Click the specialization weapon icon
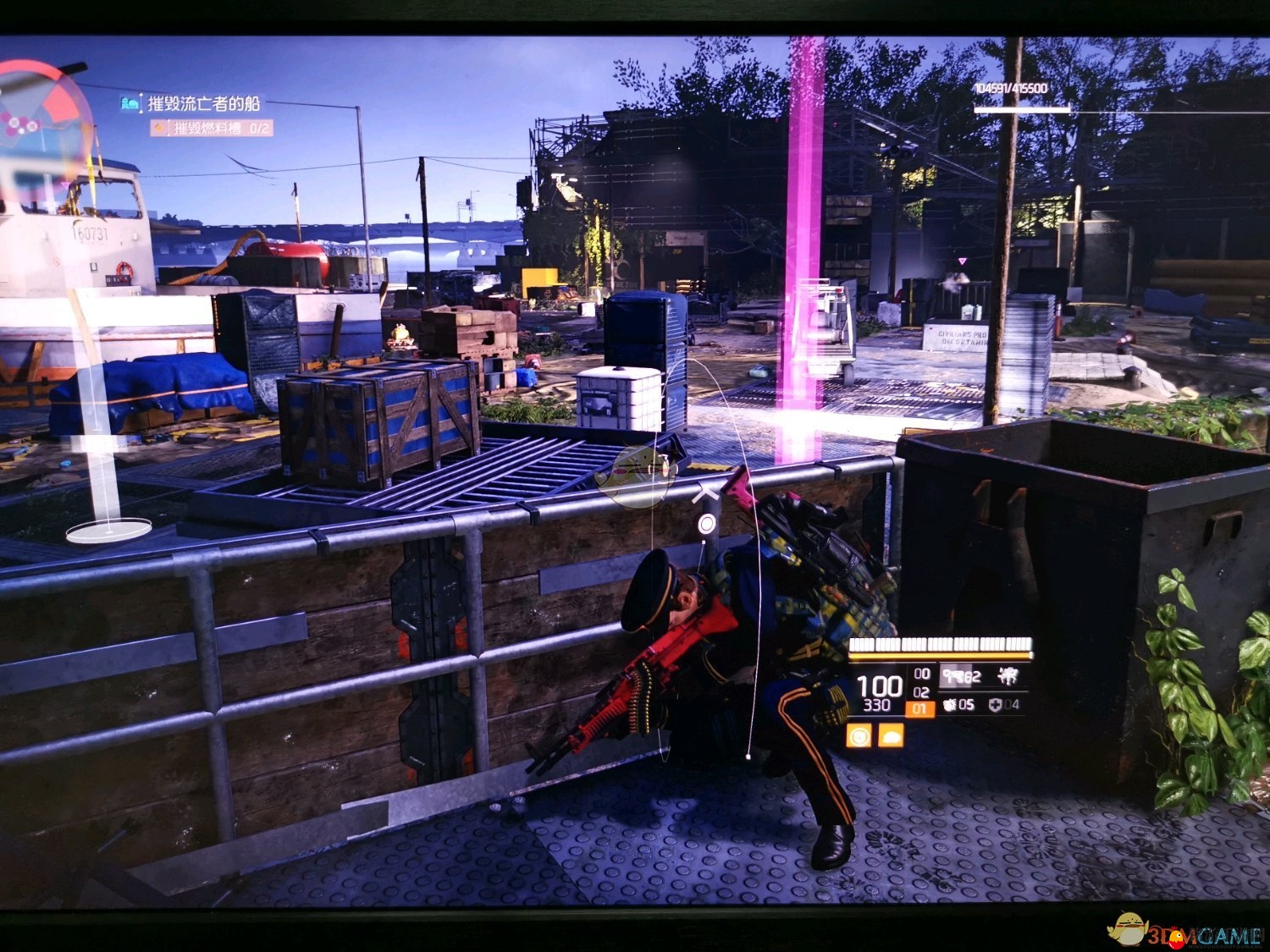 tap(1007, 675)
